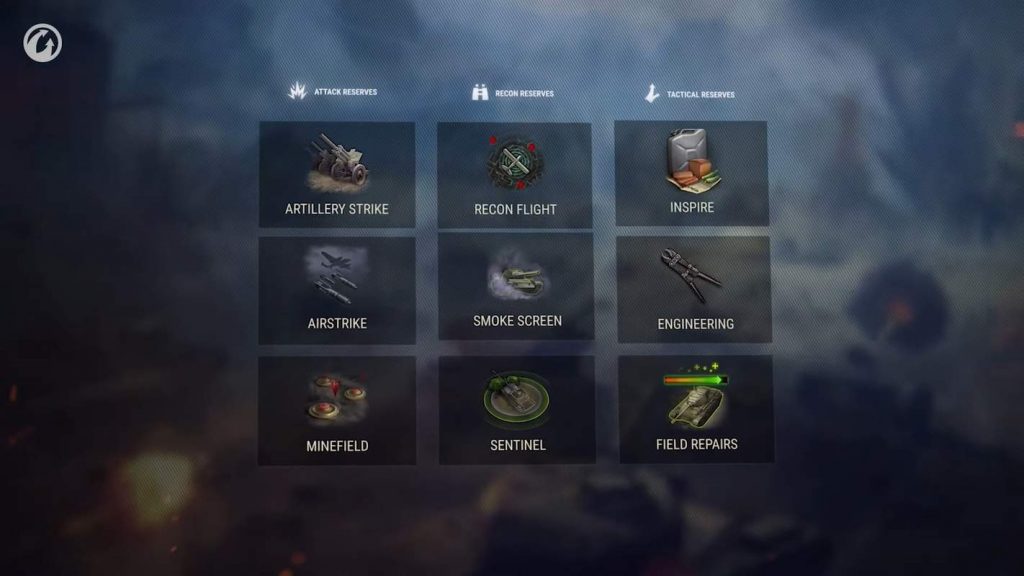Open the Attack Reserves category
The image size is (1024, 576).
(334, 92)
